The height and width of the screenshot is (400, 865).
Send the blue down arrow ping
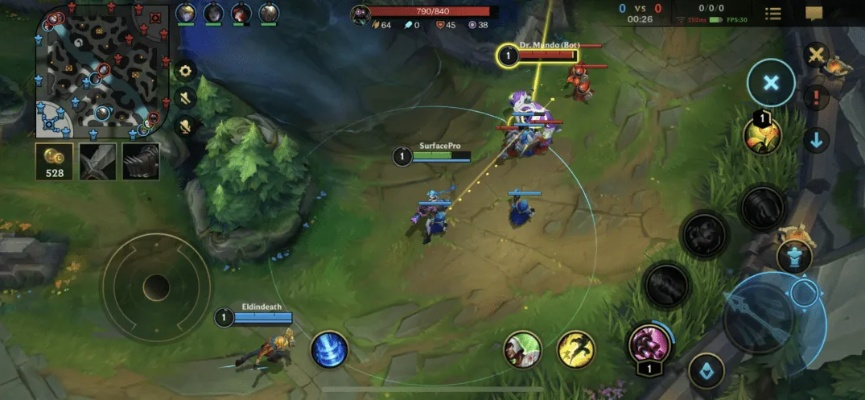point(817,139)
